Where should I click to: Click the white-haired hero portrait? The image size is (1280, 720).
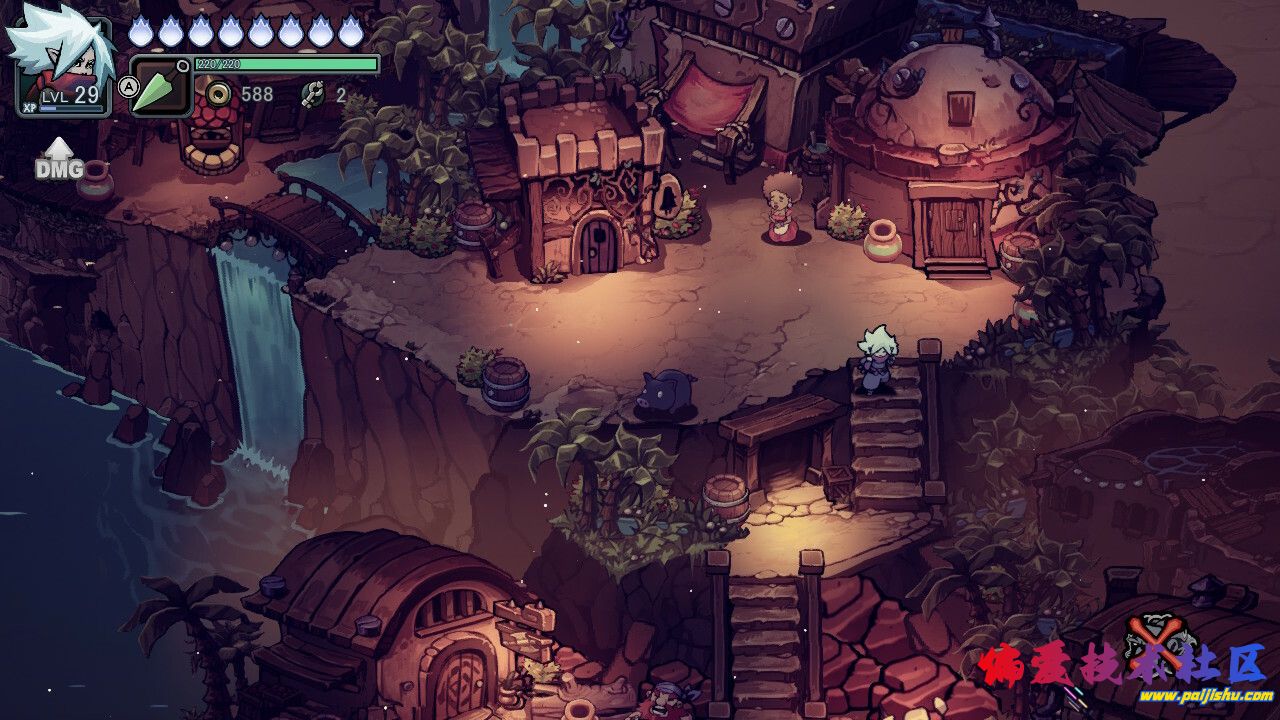pyautogui.click(x=60, y=60)
